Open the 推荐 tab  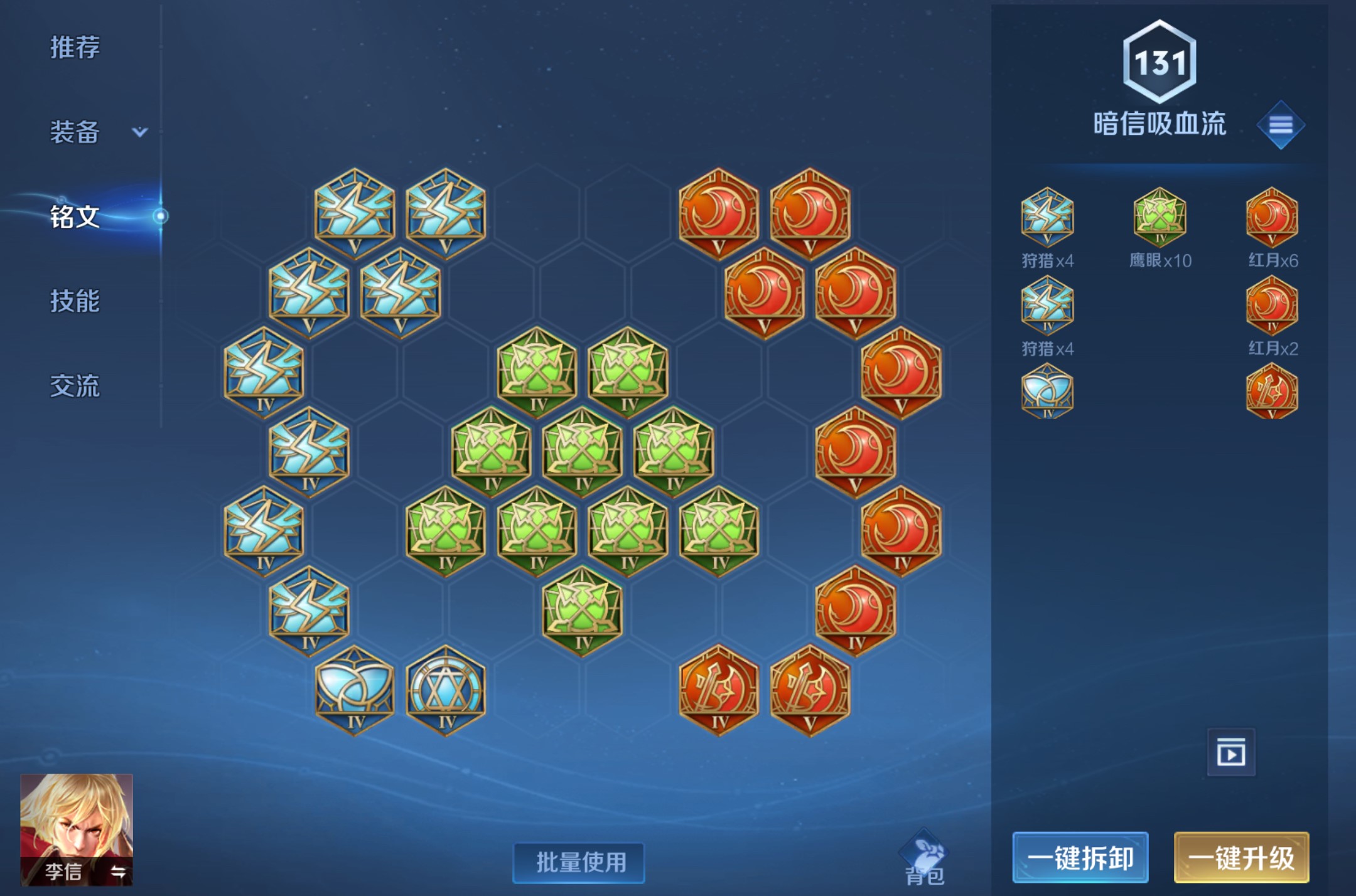click(x=74, y=47)
